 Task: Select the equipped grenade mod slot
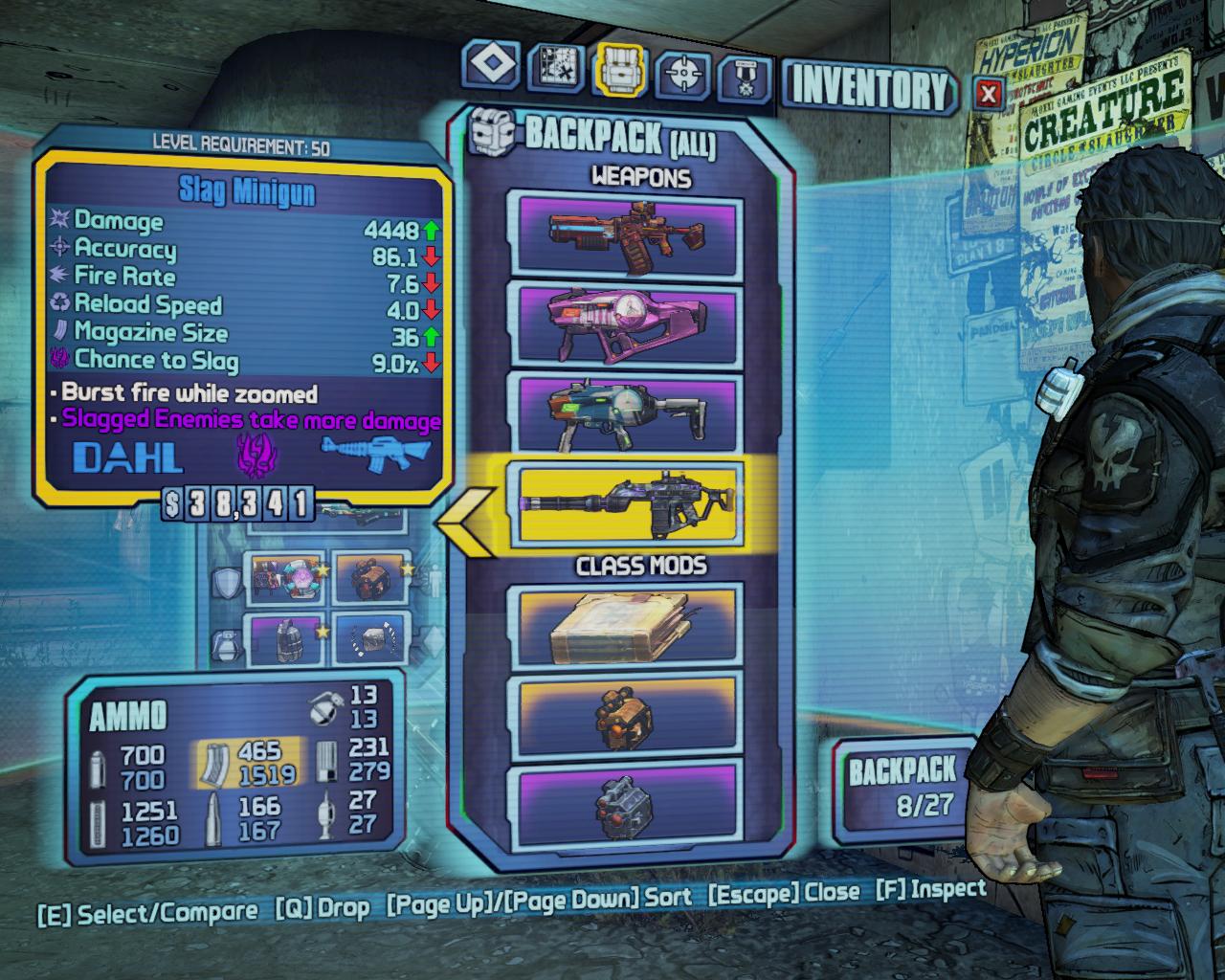286,638
